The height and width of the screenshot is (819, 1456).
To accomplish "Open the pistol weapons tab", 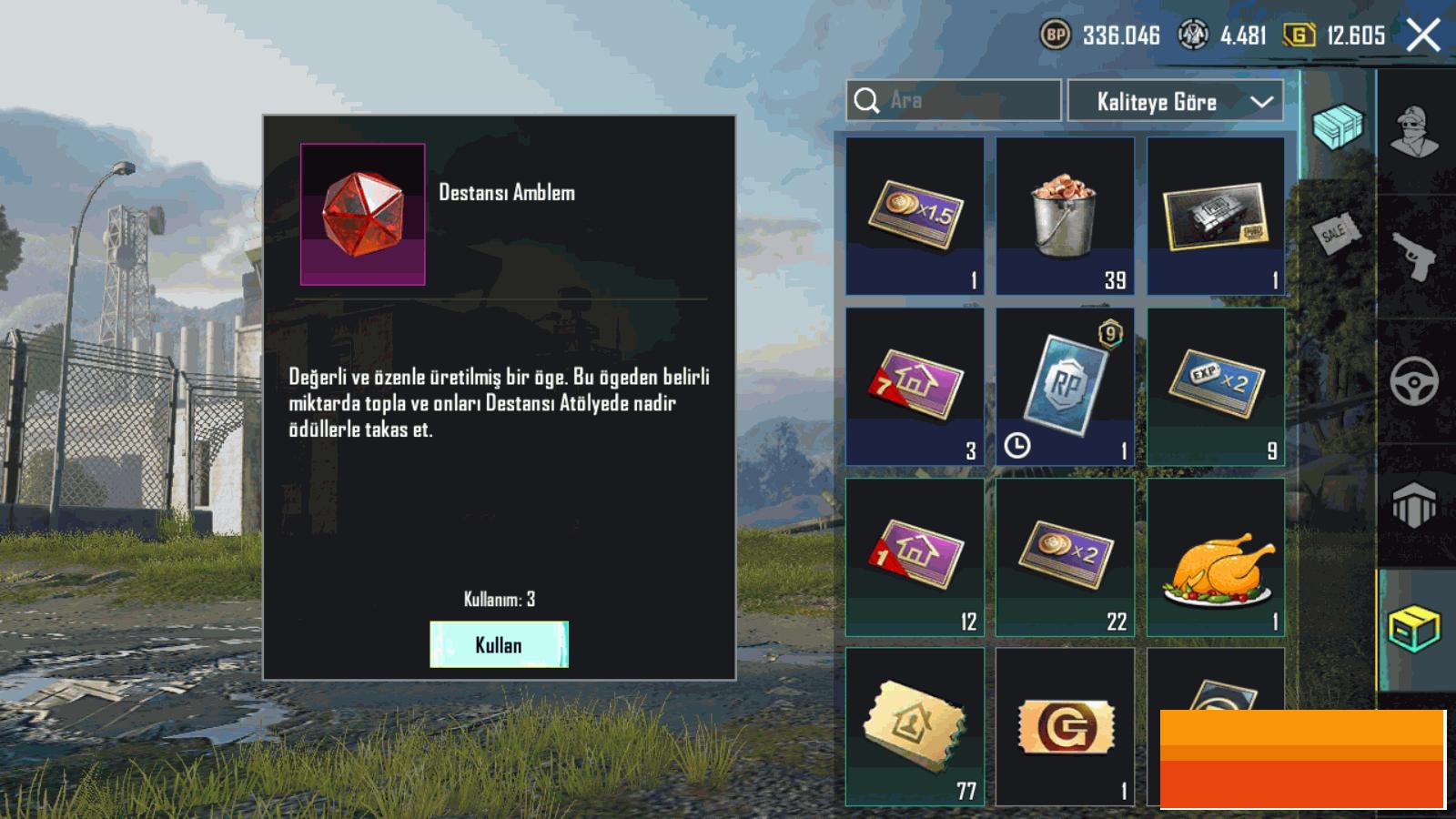I will click(x=1415, y=257).
